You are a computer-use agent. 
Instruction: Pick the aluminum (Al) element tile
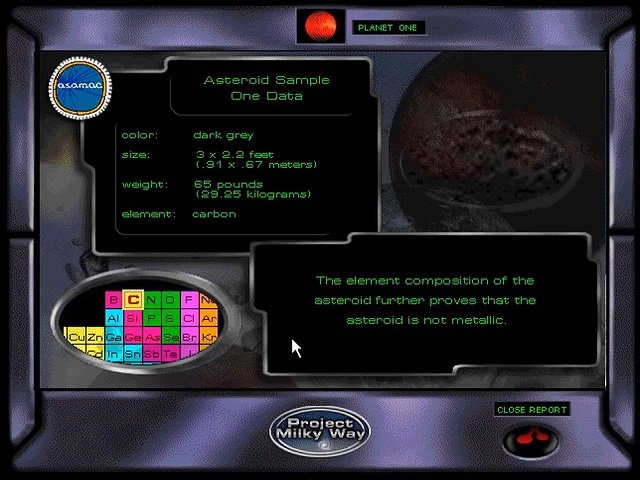(113, 319)
